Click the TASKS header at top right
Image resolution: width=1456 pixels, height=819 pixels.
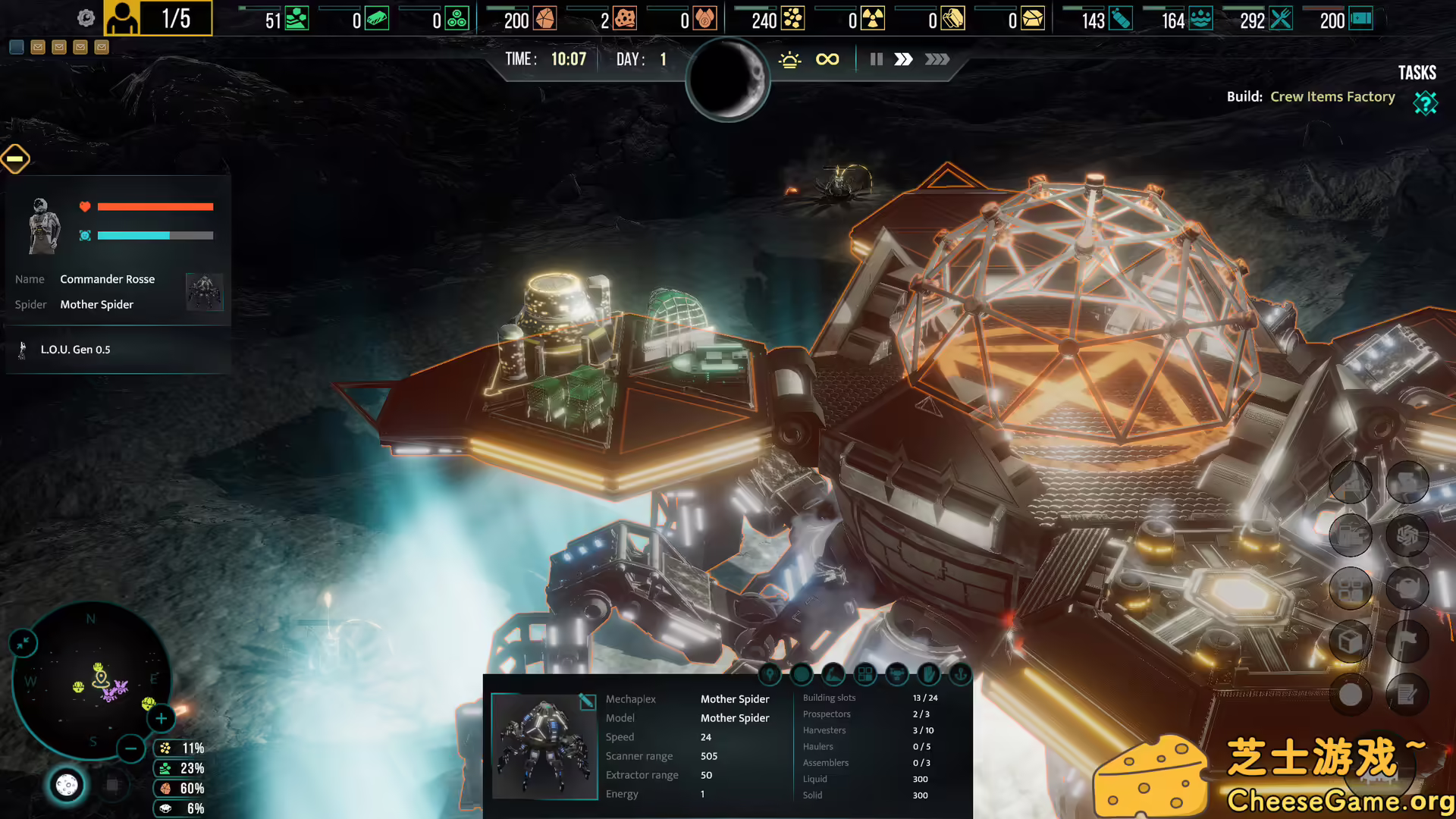click(1417, 72)
